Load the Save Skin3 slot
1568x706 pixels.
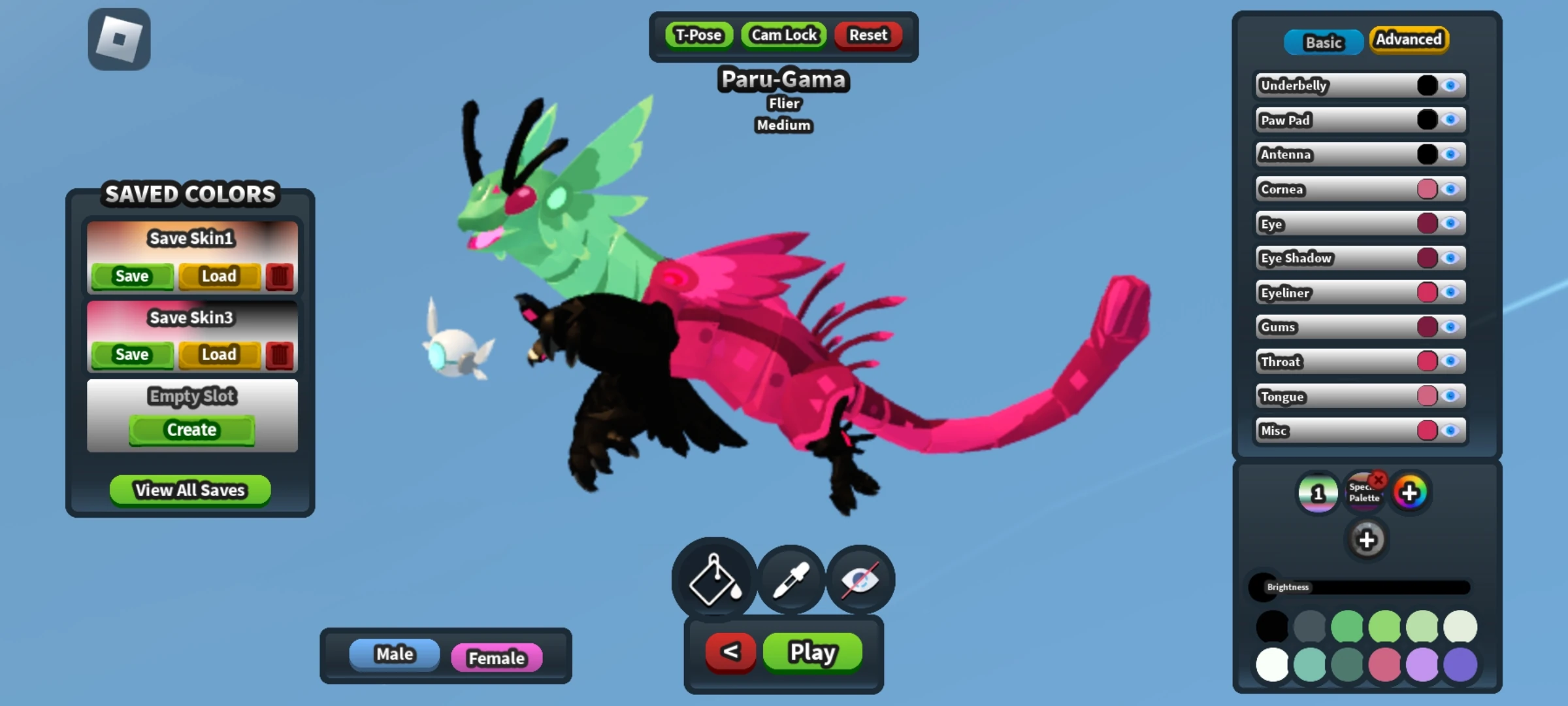pos(220,354)
